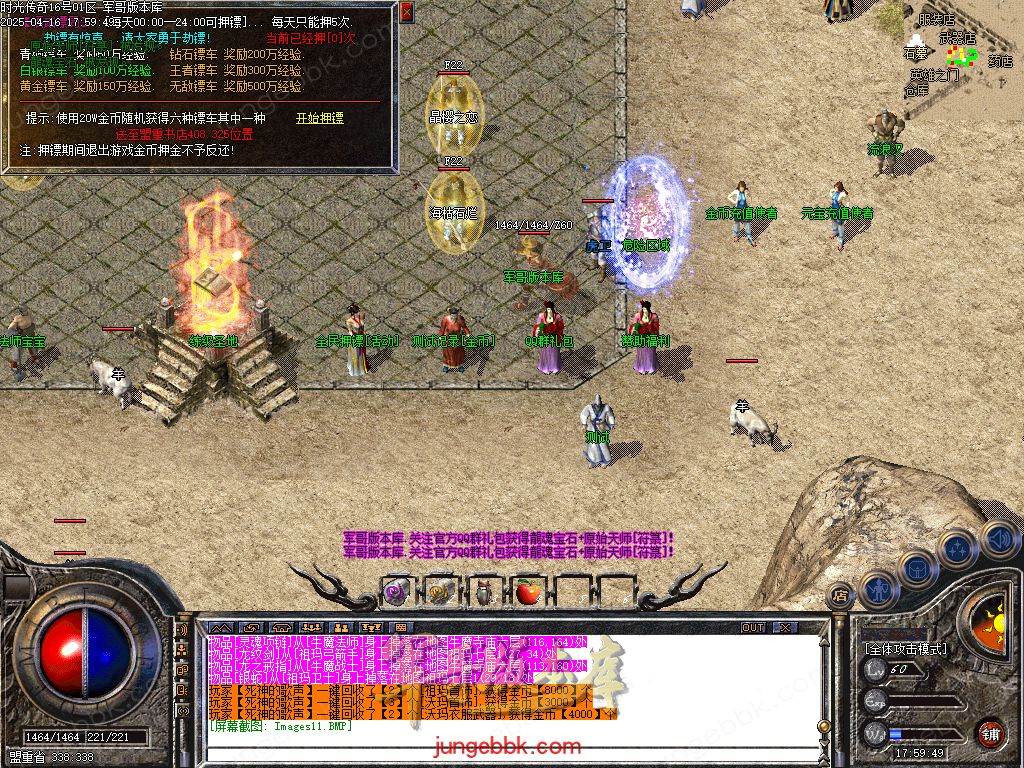Click the OUT button on the chat bar
1024x768 pixels.
point(753,628)
